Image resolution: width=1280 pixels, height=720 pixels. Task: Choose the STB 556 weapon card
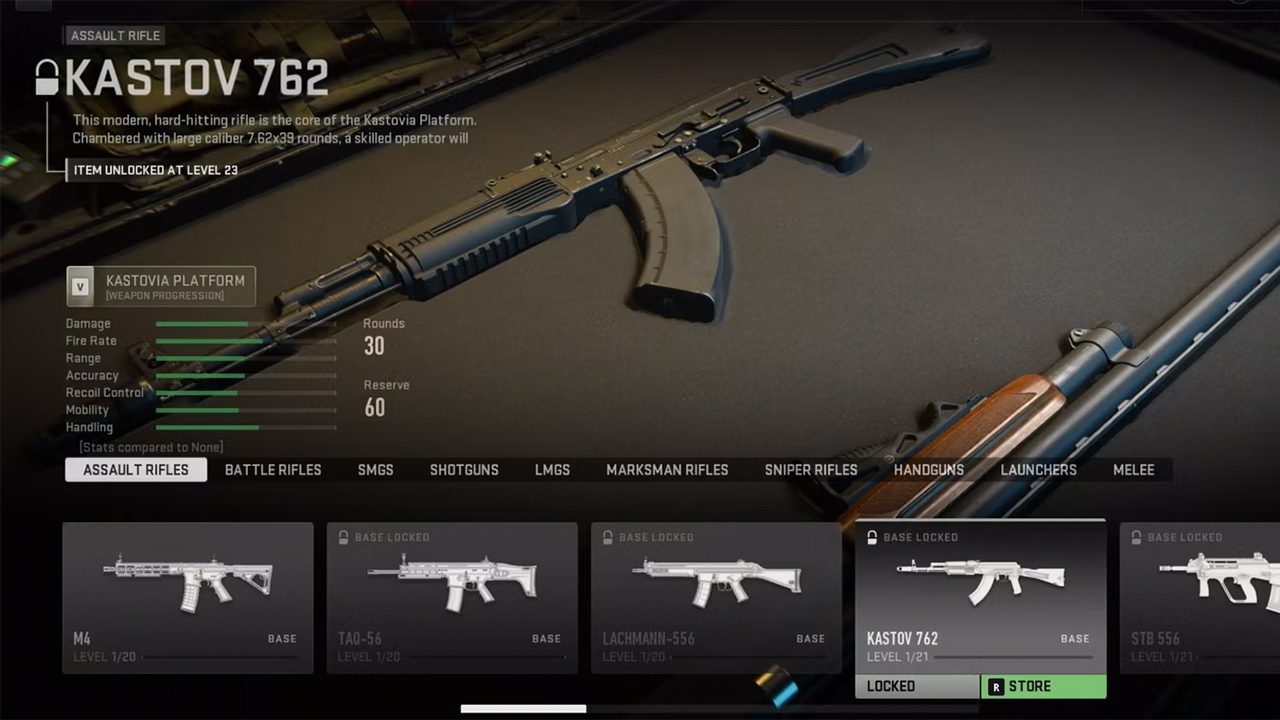coord(1200,597)
